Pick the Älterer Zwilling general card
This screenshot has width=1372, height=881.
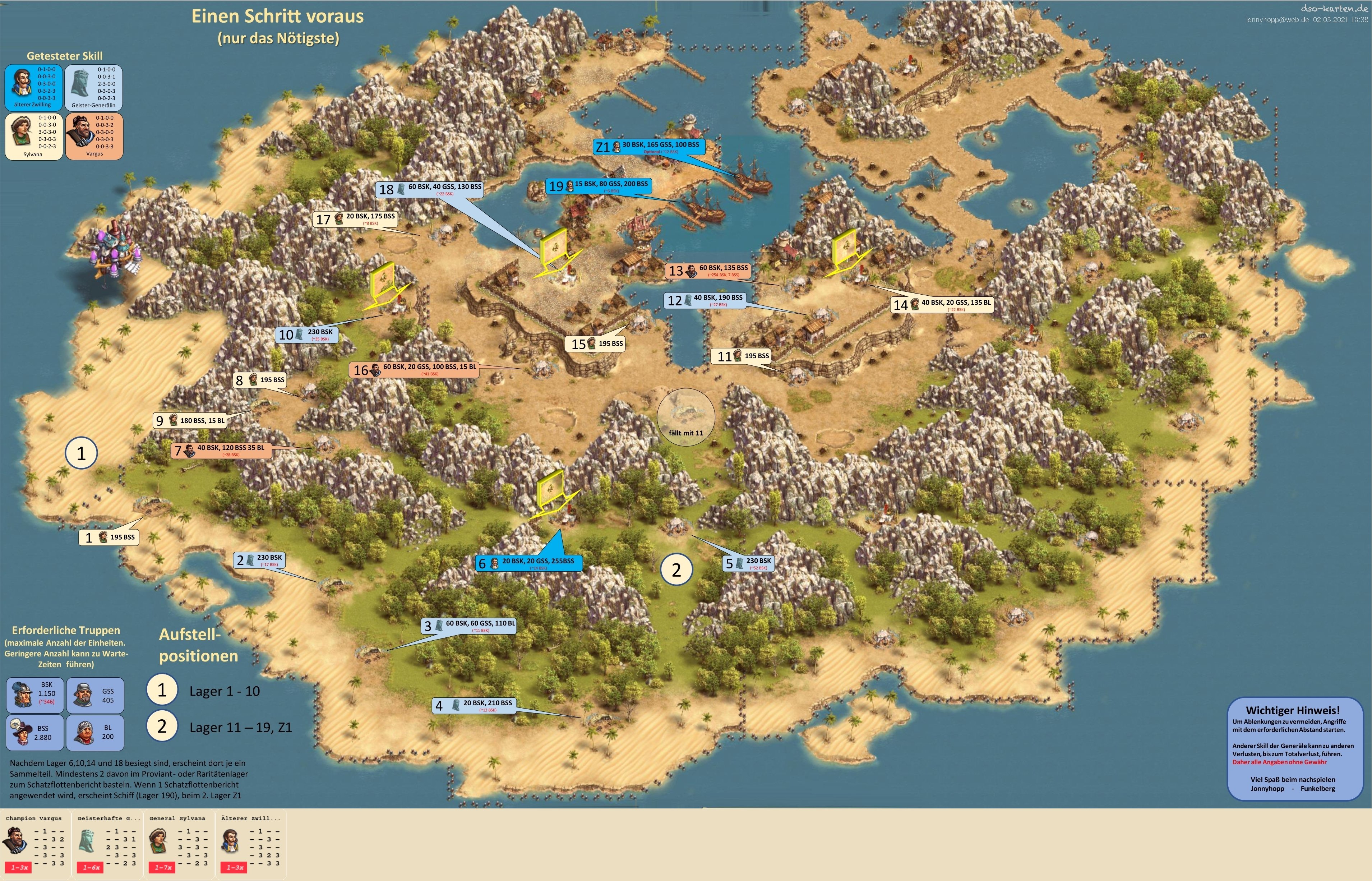tap(251, 843)
